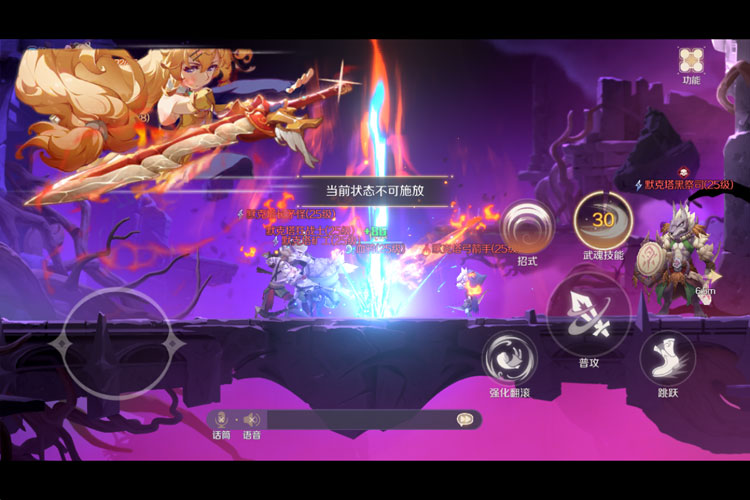Image resolution: width=750 pixels, height=500 pixels.
Task: Click the chat bar input area
Action: pyautogui.click(x=360, y=420)
